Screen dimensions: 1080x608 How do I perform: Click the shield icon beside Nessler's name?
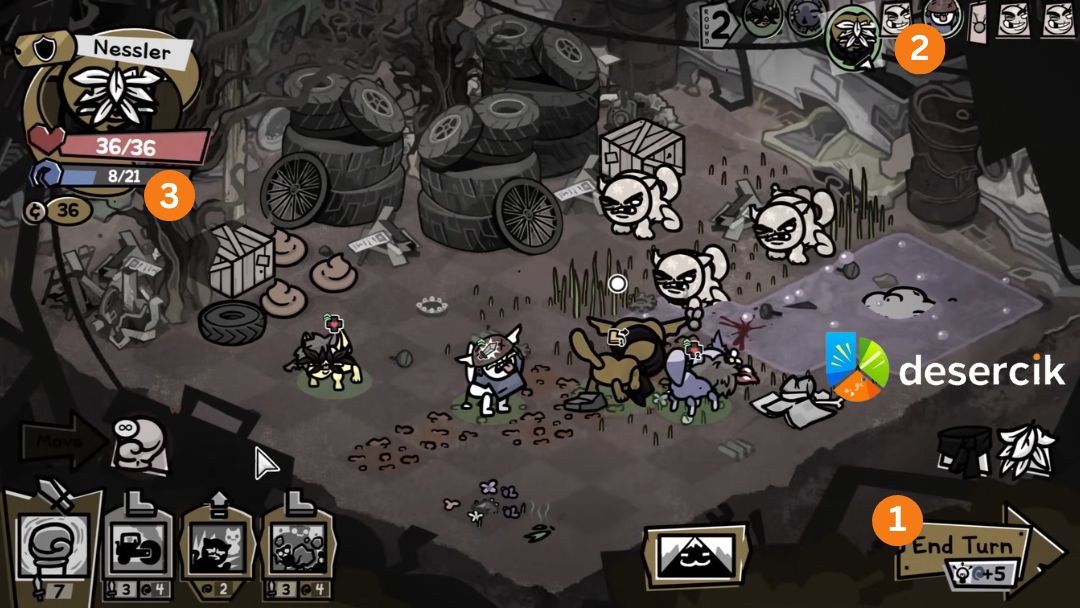coord(43,48)
